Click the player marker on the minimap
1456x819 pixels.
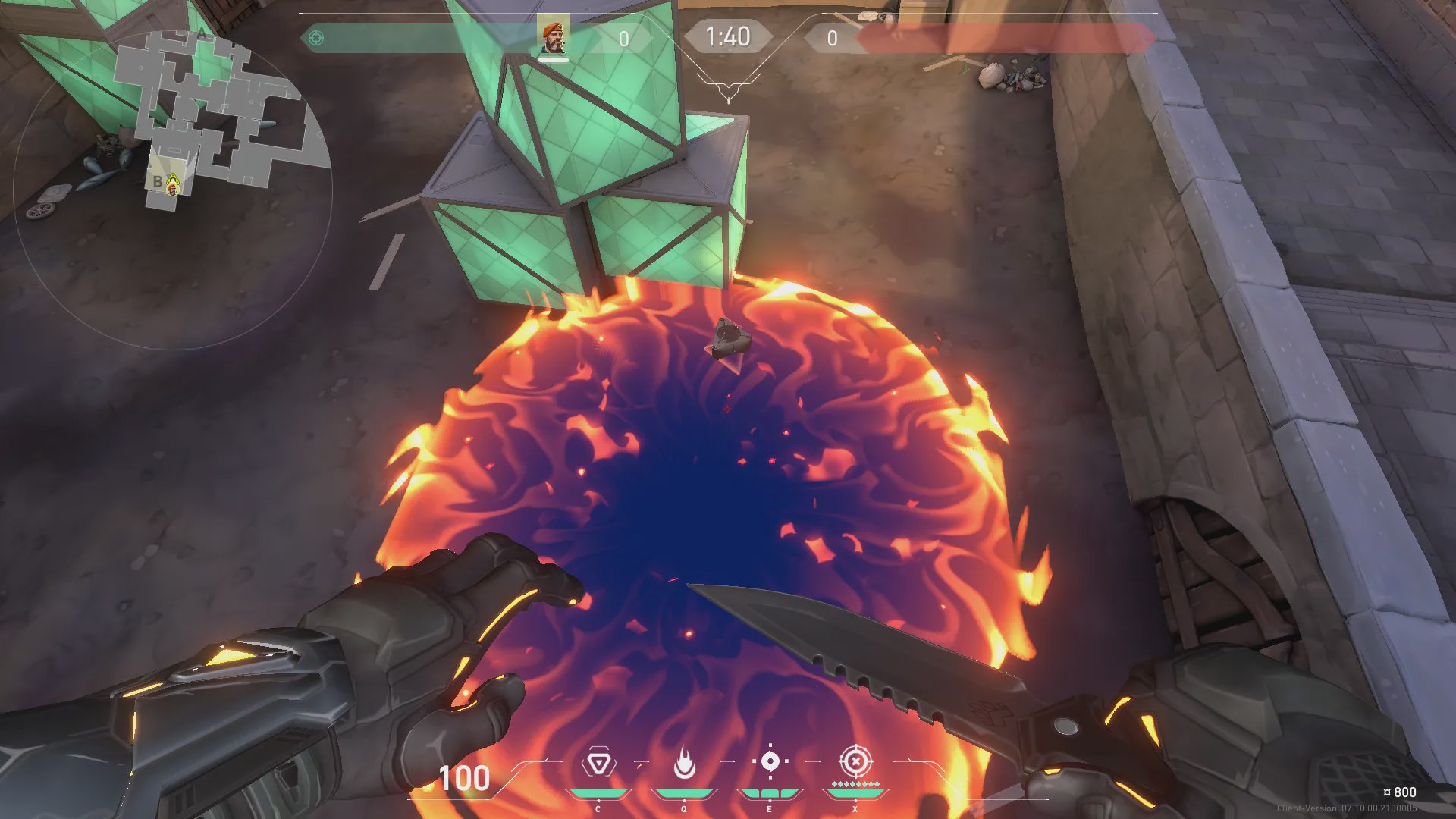point(173,183)
